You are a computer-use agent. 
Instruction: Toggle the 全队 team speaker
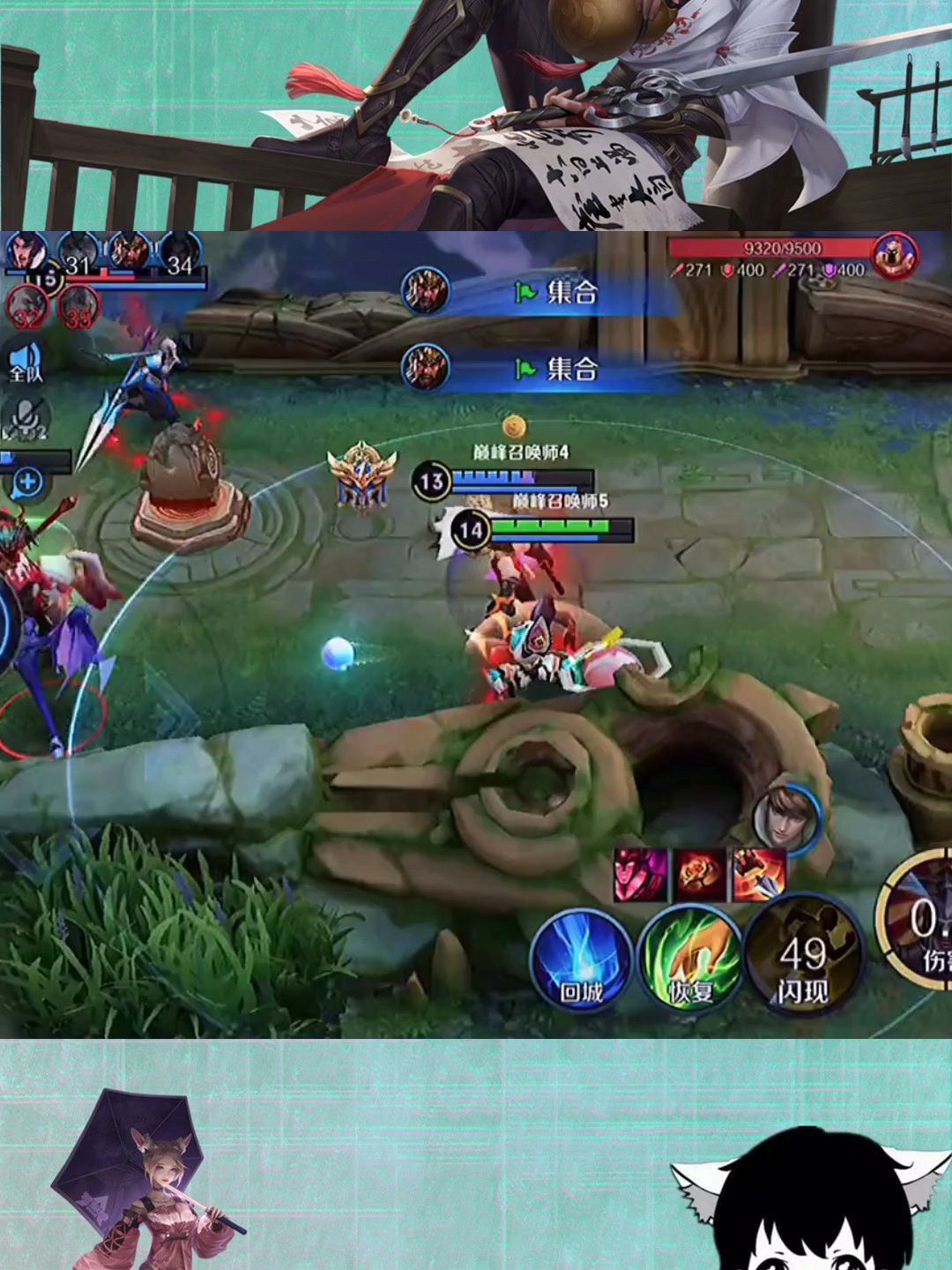(x=26, y=362)
